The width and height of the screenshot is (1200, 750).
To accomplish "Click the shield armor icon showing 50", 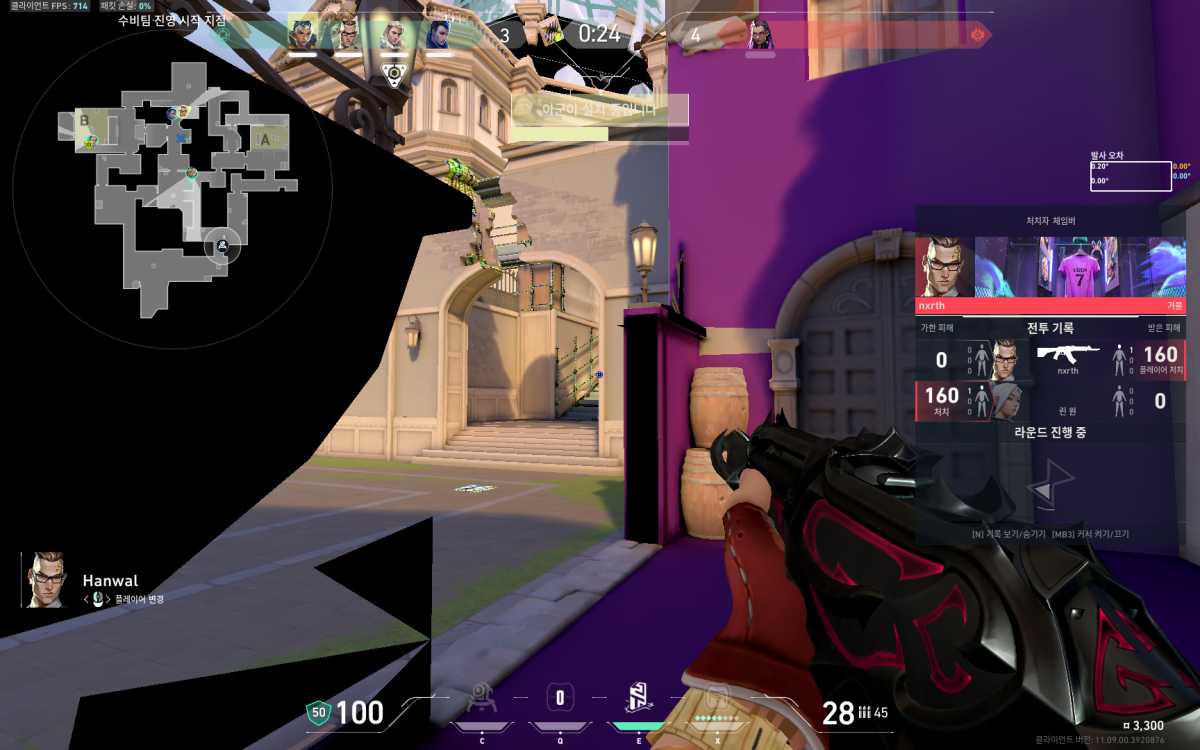I will coord(319,713).
